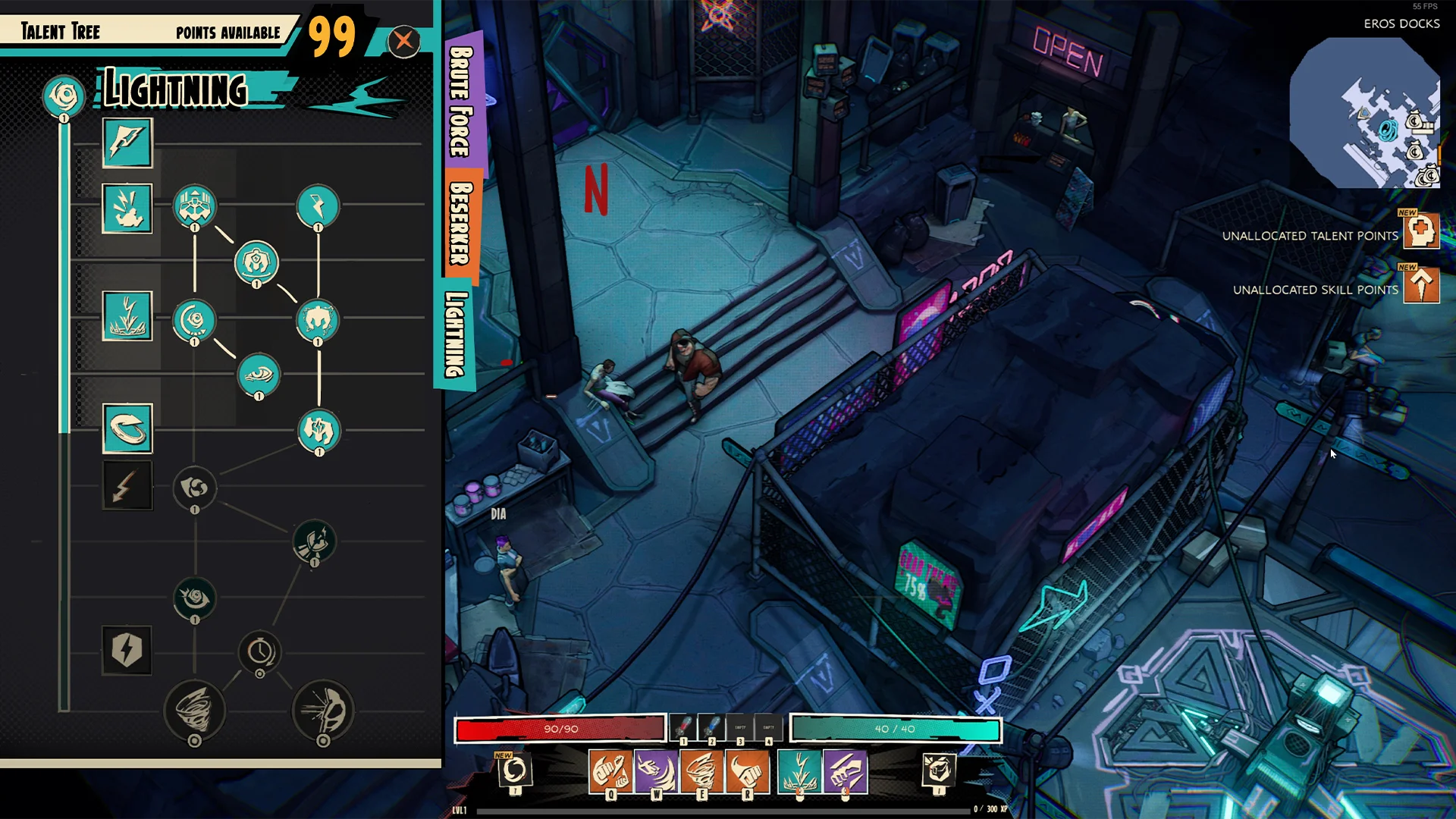The image size is (1456, 819).
Task: Click the Eros Docks minimap
Action: point(1365,114)
